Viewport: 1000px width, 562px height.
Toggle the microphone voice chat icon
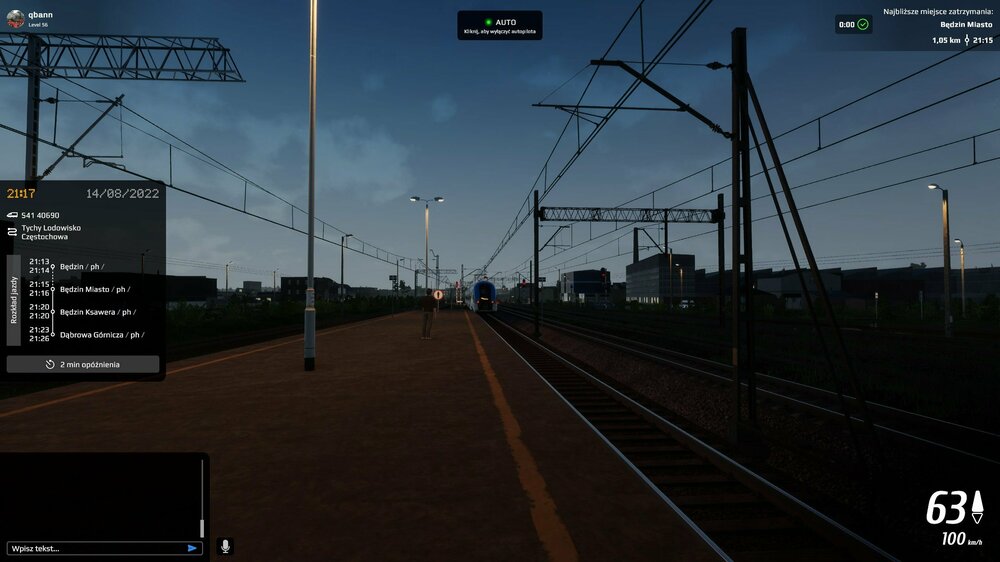click(225, 546)
